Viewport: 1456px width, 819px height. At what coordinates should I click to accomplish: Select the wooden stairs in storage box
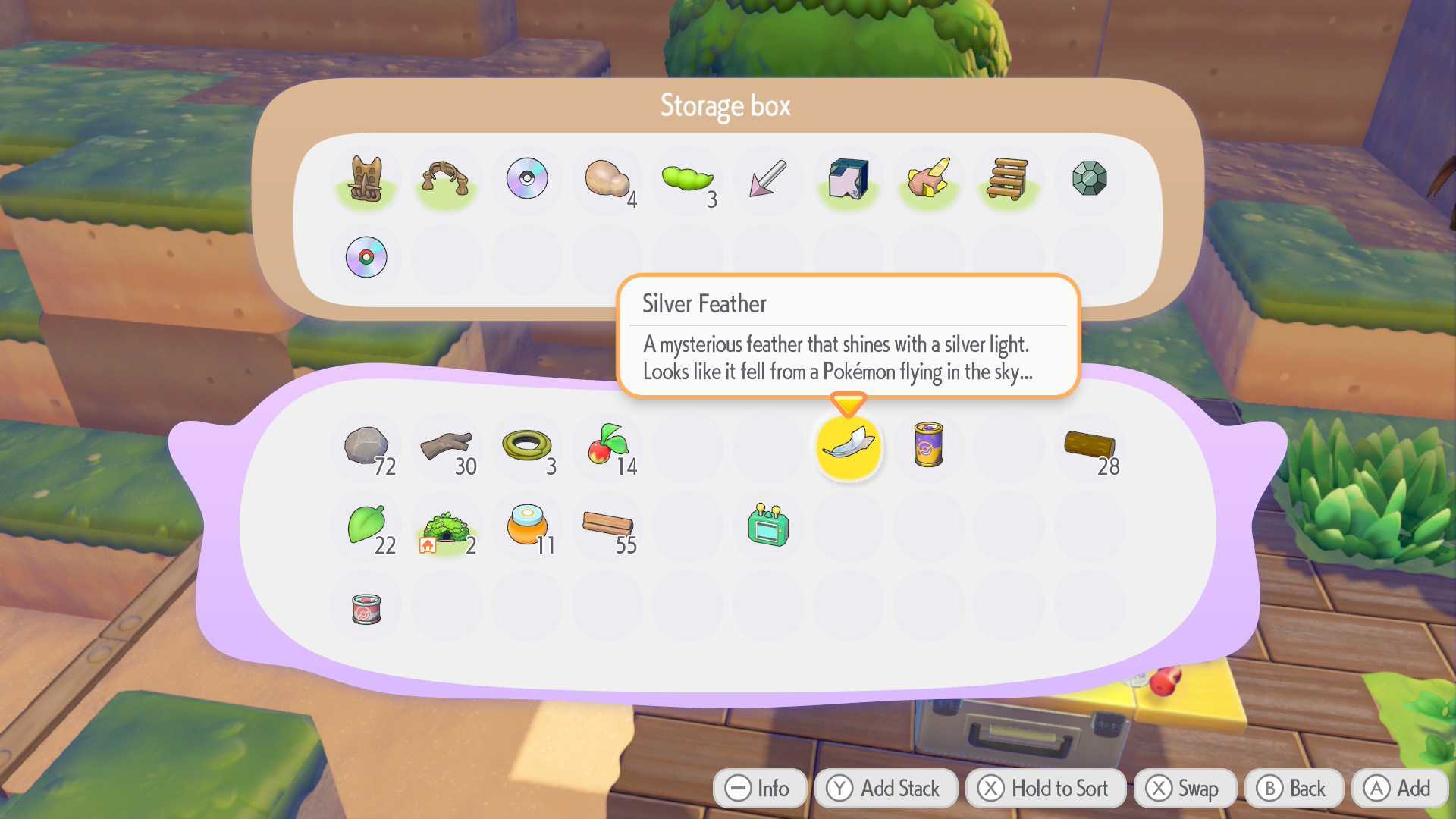pos(1008,180)
